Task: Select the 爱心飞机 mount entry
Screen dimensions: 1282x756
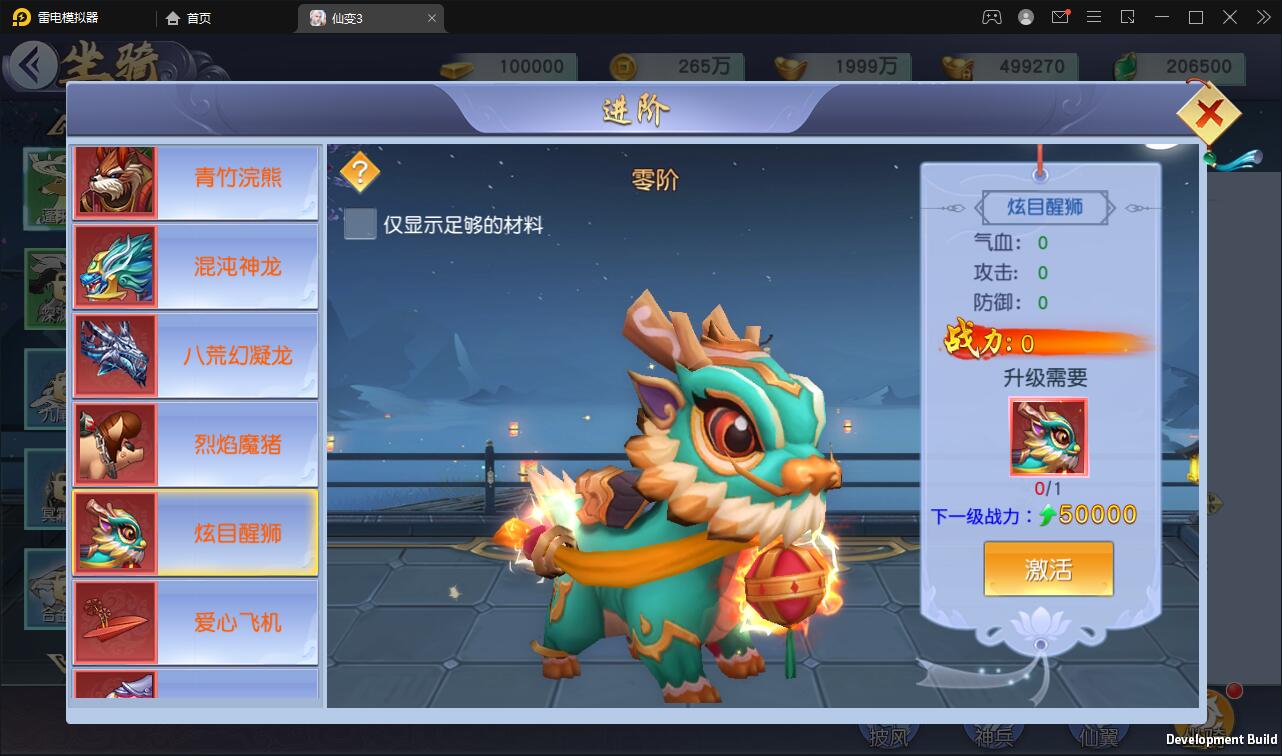Action: 195,621
